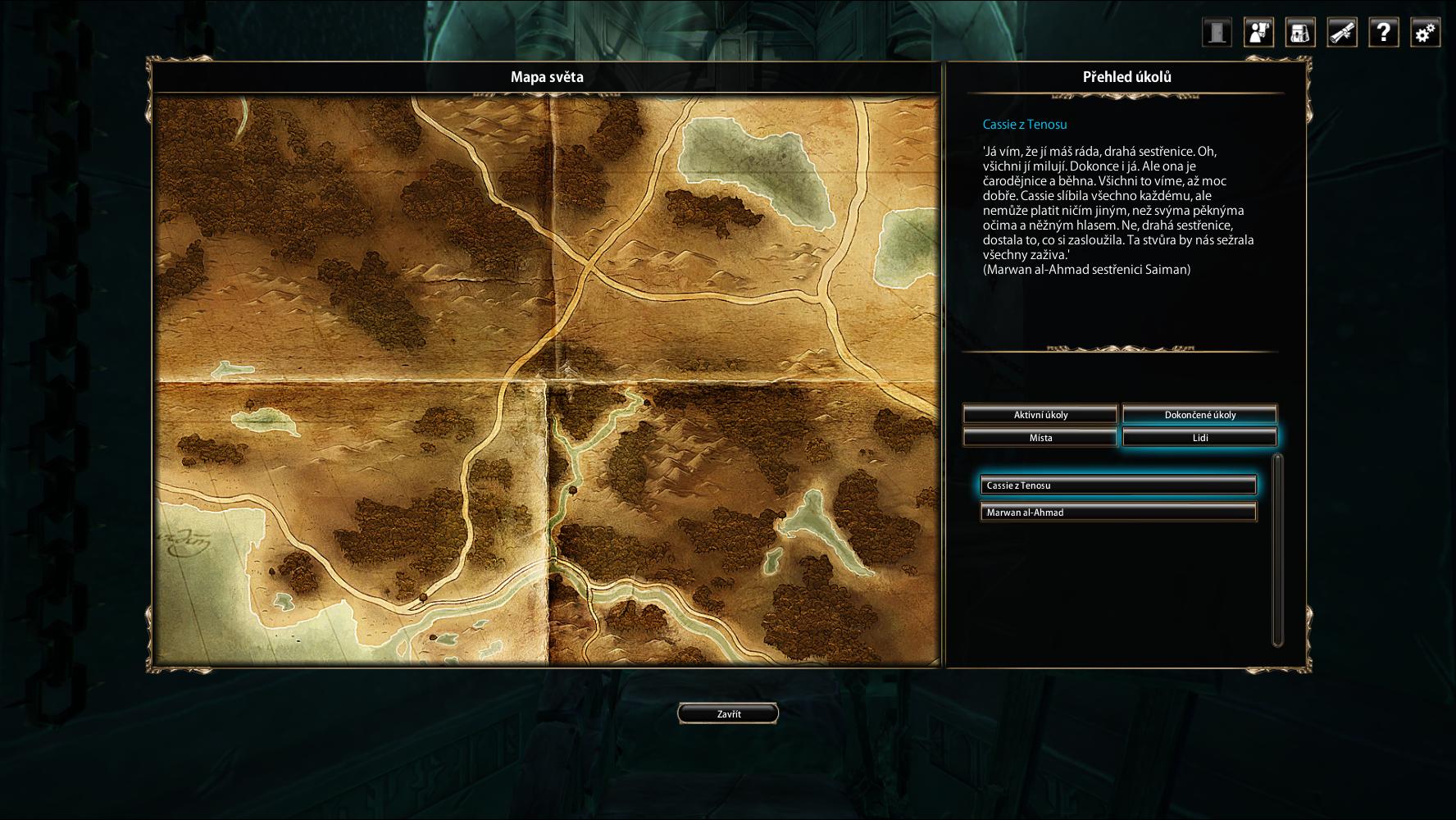Switch to the Aktivní úkoly tab

click(x=1040, y=414)
